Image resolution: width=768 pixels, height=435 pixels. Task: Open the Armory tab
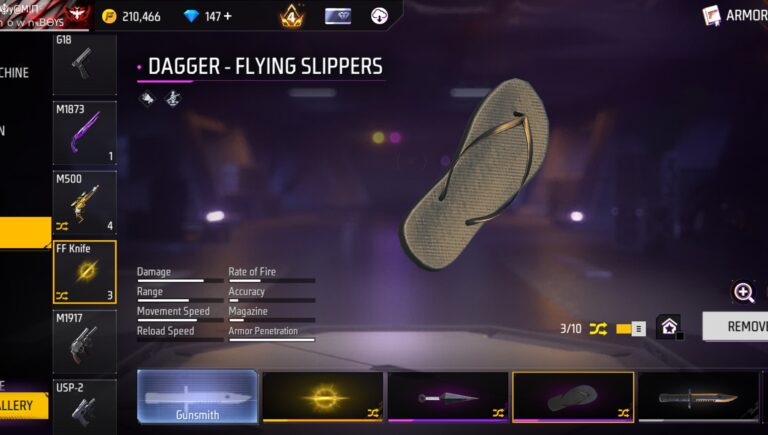738,15
